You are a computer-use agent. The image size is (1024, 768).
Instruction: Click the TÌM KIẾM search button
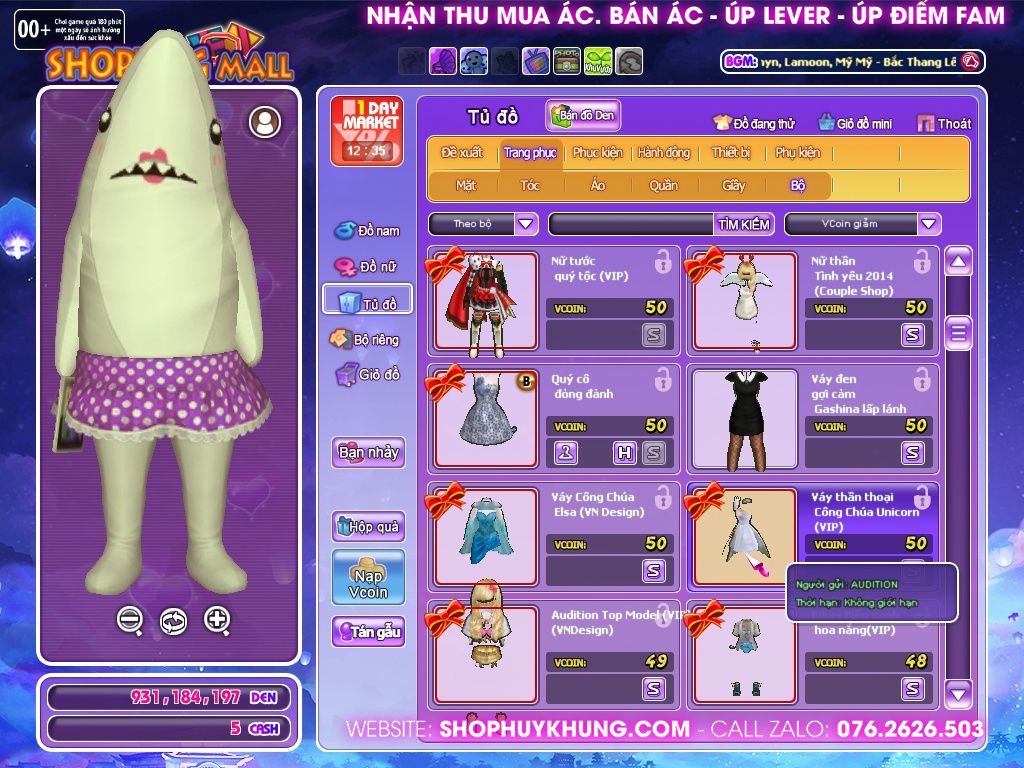(744, 224)
